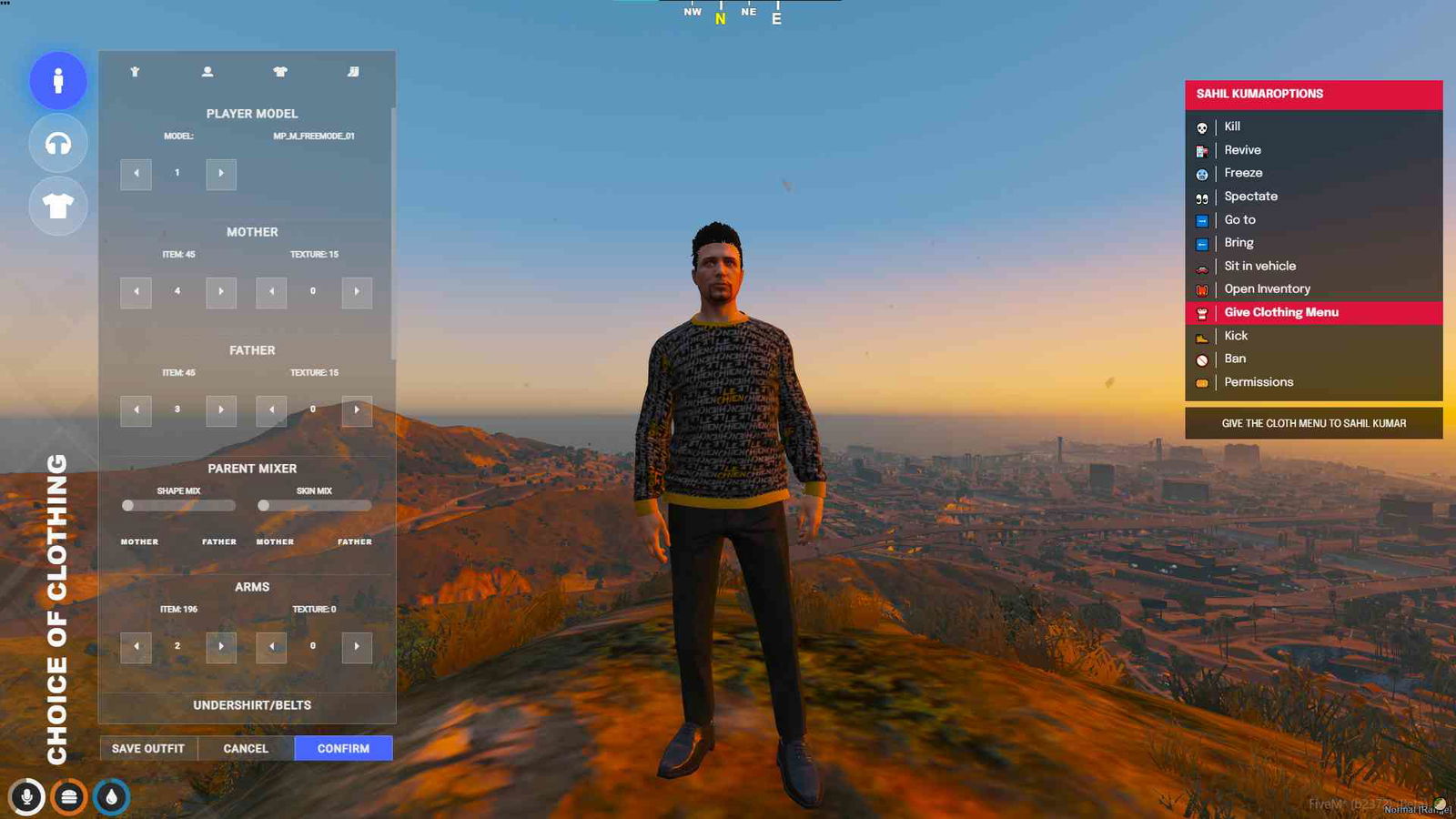Screen dimensions: 1456x819
Task: Select the body model tab icon
Action: [135, 71]
